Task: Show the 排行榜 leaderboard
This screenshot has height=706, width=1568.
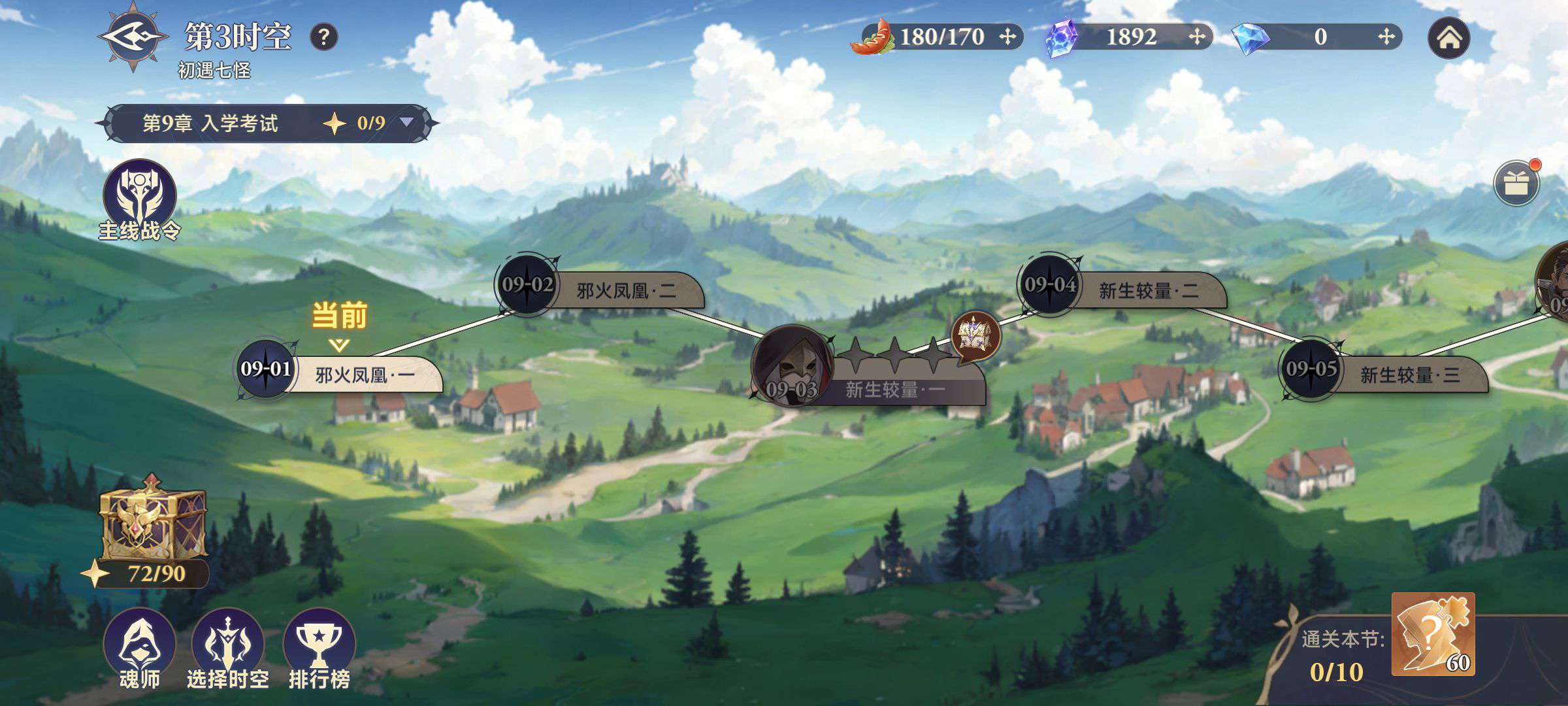Action: pos(319,647)
